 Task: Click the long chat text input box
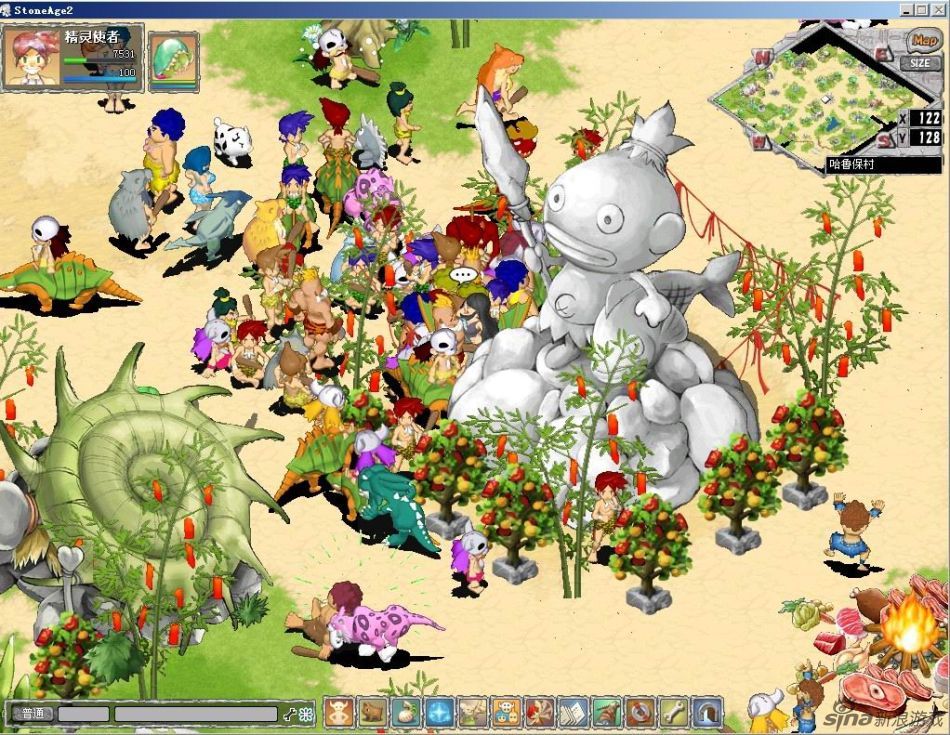[x=195, y=714]
